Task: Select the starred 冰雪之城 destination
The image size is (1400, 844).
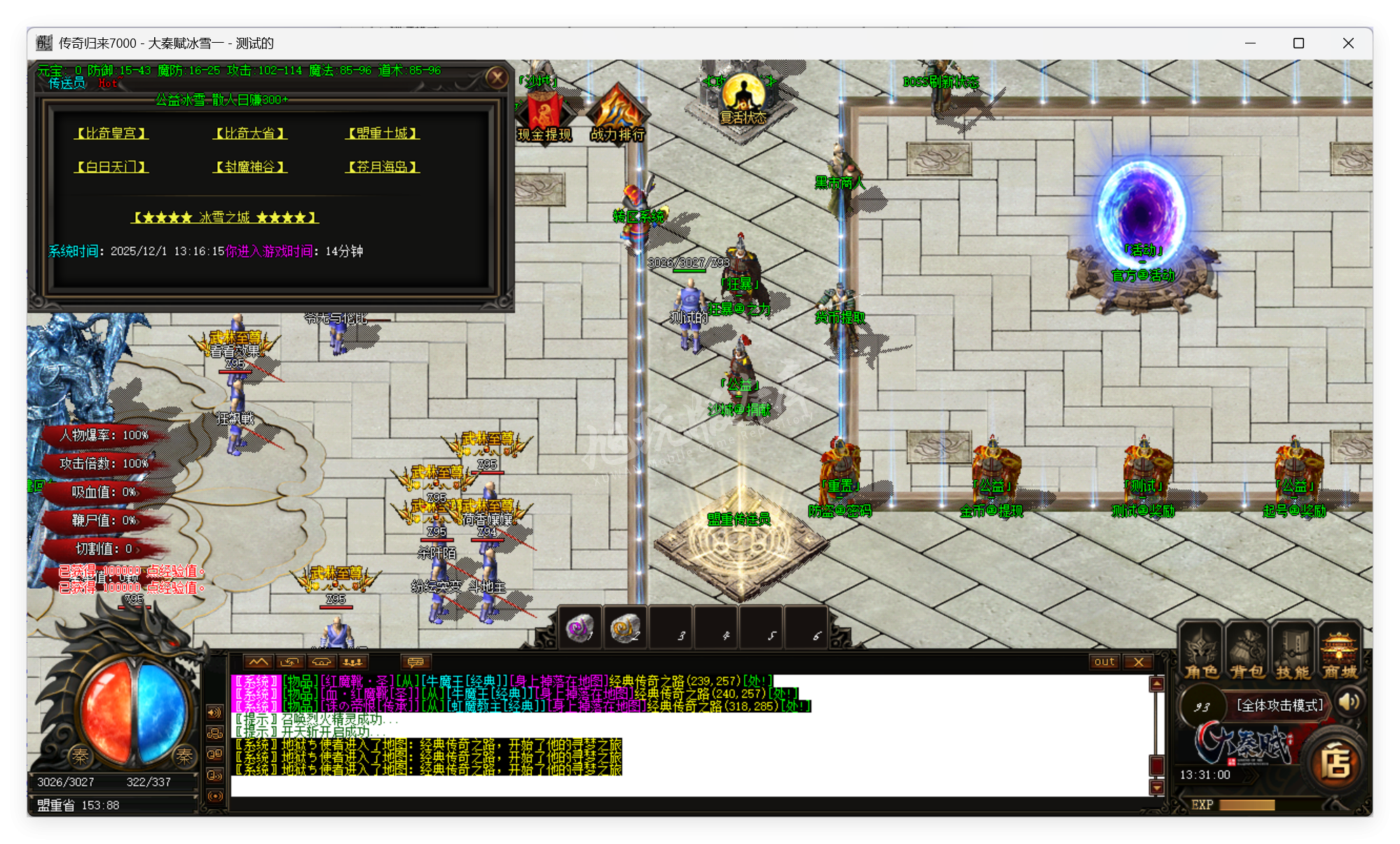Action: pos(224,217)
